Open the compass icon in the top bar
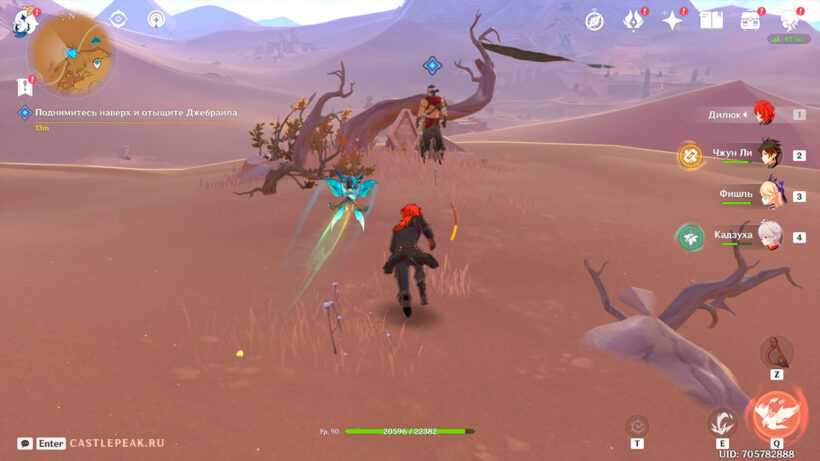Screen dimensions: 820x461 click(x=594, y=21)
